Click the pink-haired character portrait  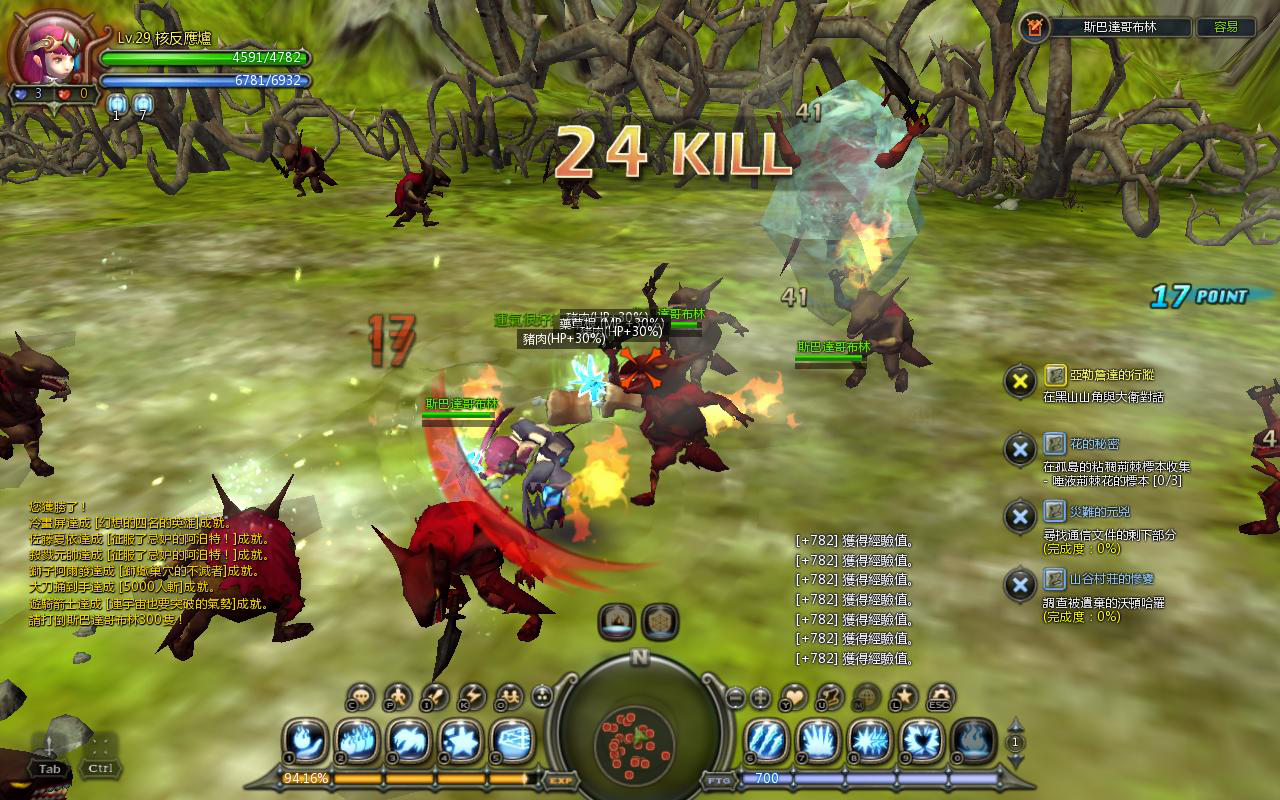click(x=52, y=50)
